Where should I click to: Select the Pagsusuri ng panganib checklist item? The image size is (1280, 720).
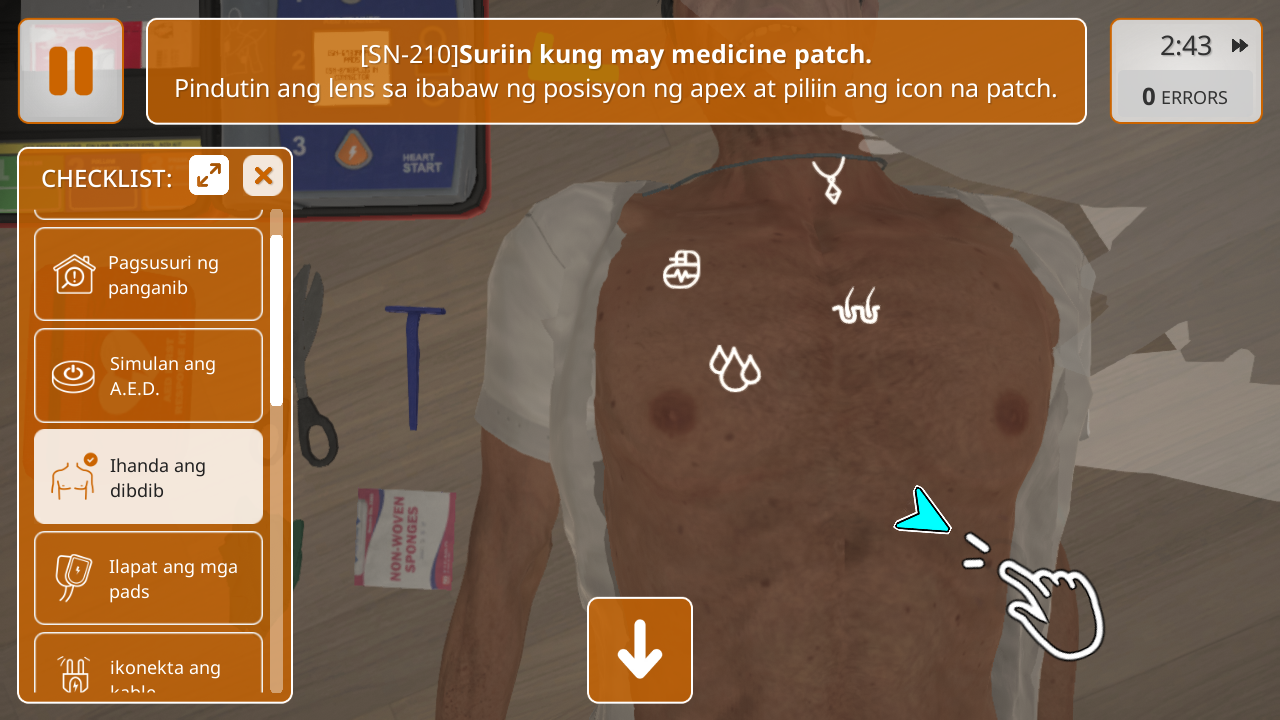click(x=149, y=274)
